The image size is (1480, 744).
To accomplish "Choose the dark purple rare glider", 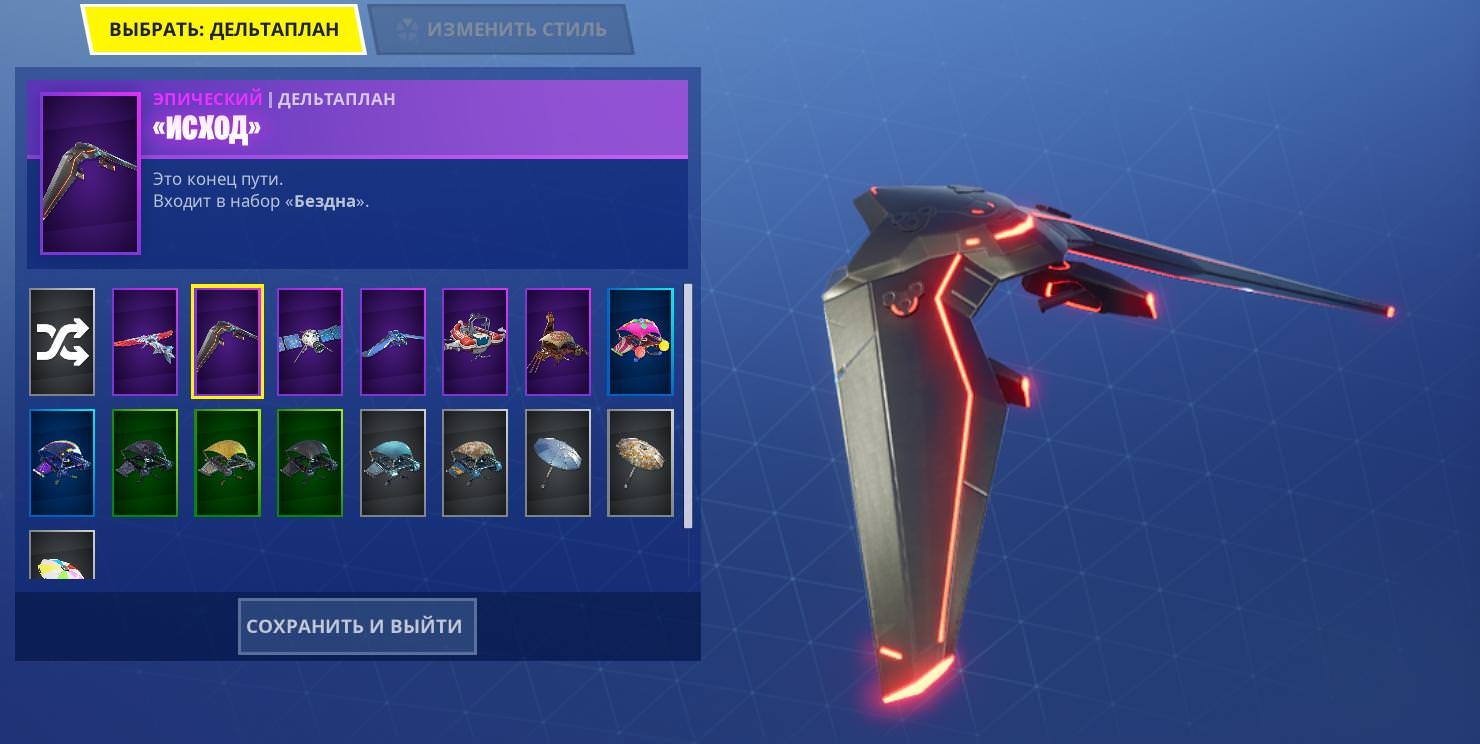I will coord(62,463).
